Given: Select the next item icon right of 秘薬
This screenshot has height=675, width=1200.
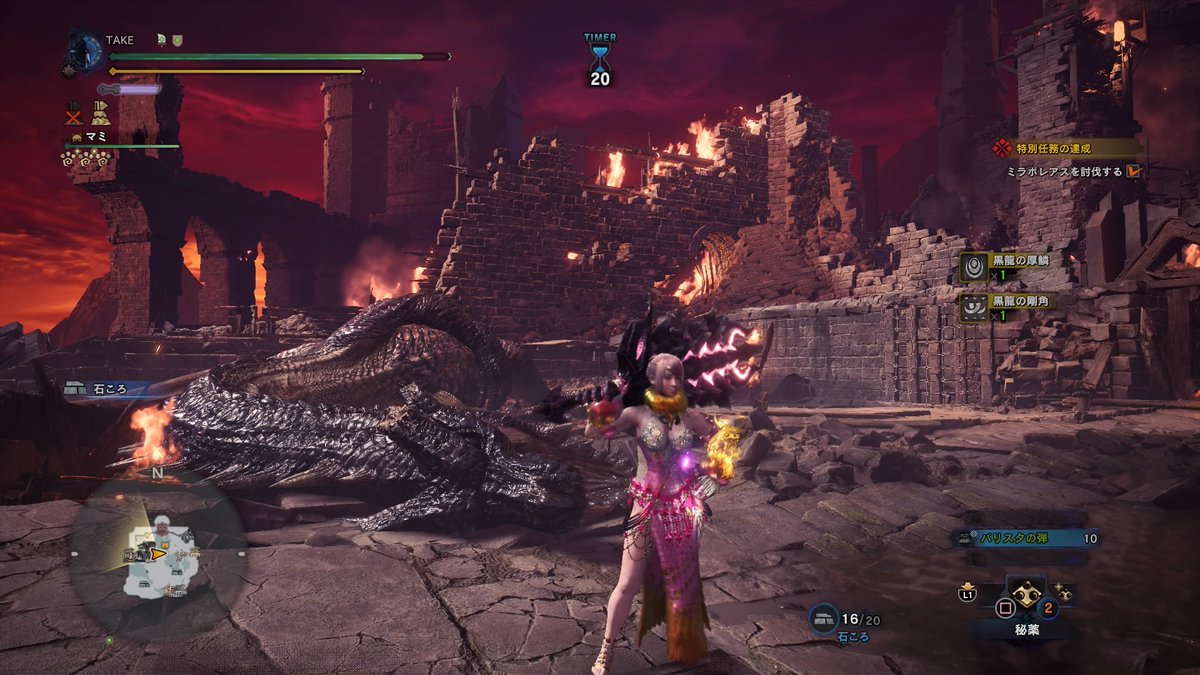Looking at the screenshot, I should click(x=1064, y=594).
